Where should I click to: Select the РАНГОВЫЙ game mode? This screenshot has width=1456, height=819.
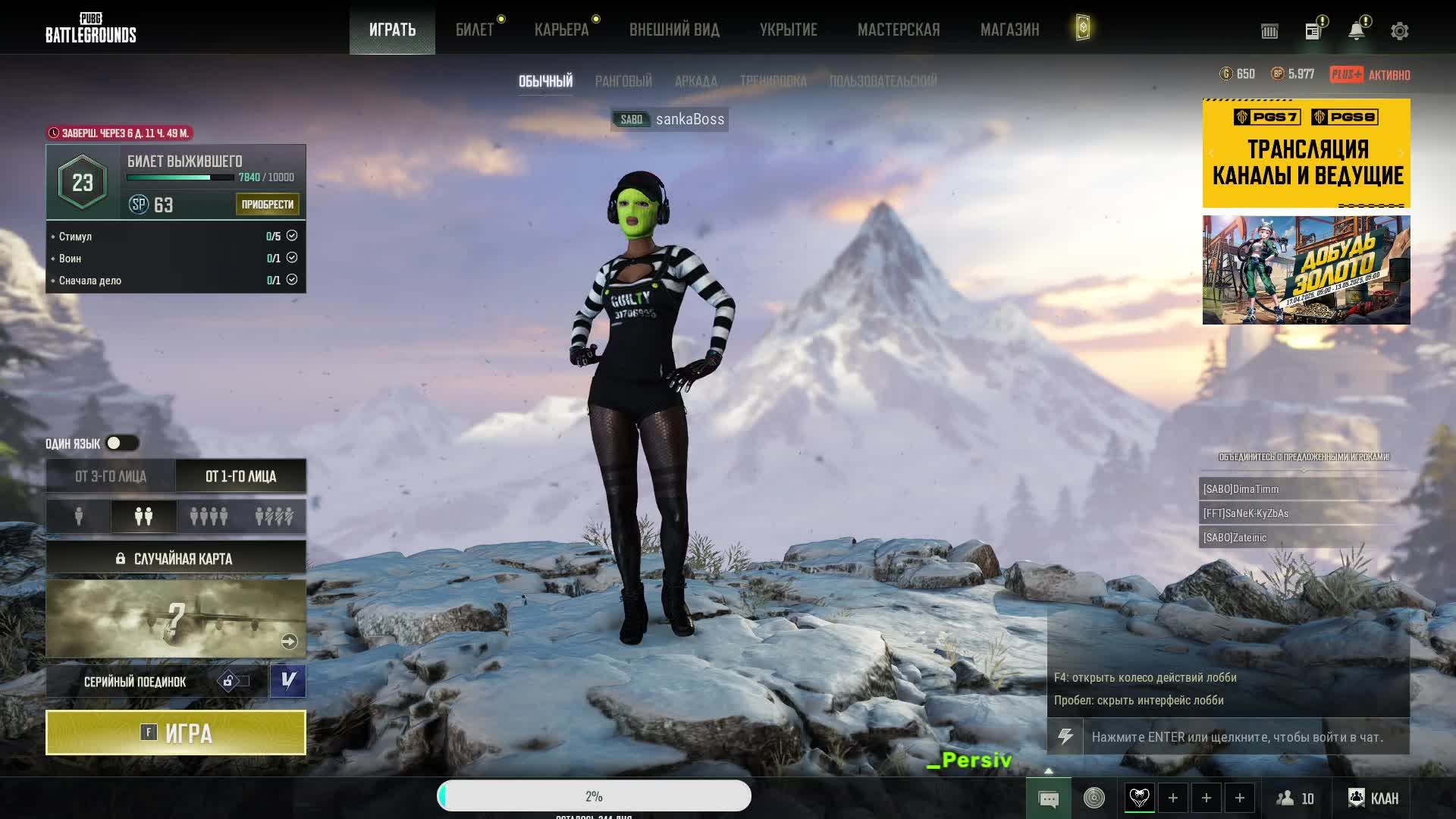(623, 81)
